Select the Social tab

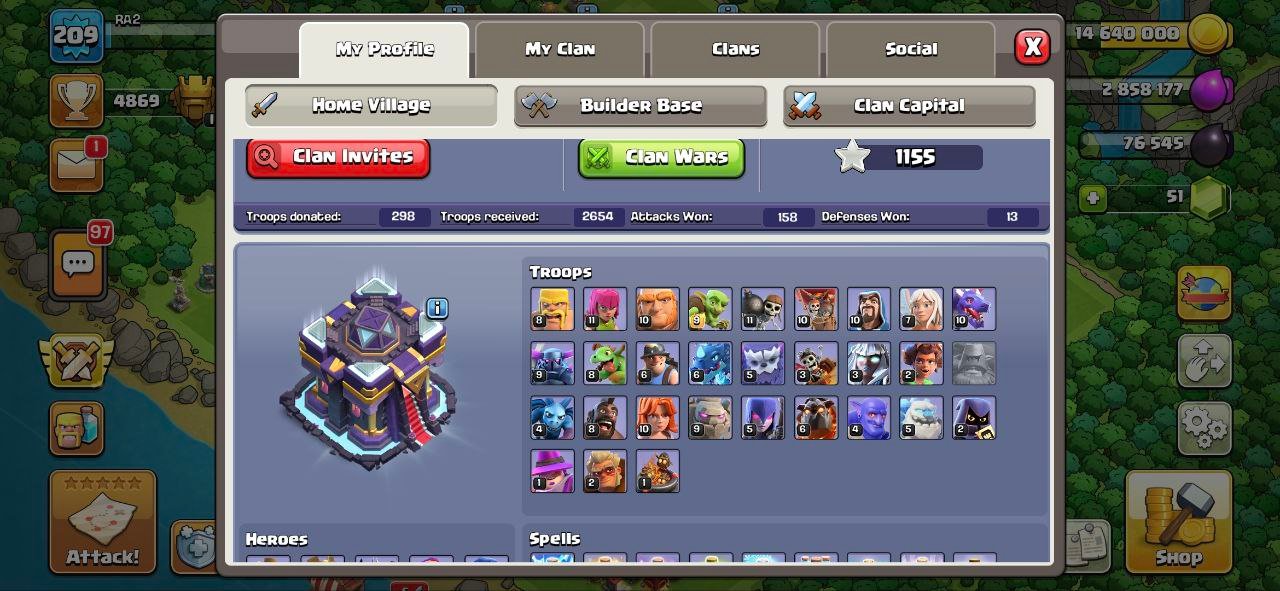click(911, 49)
